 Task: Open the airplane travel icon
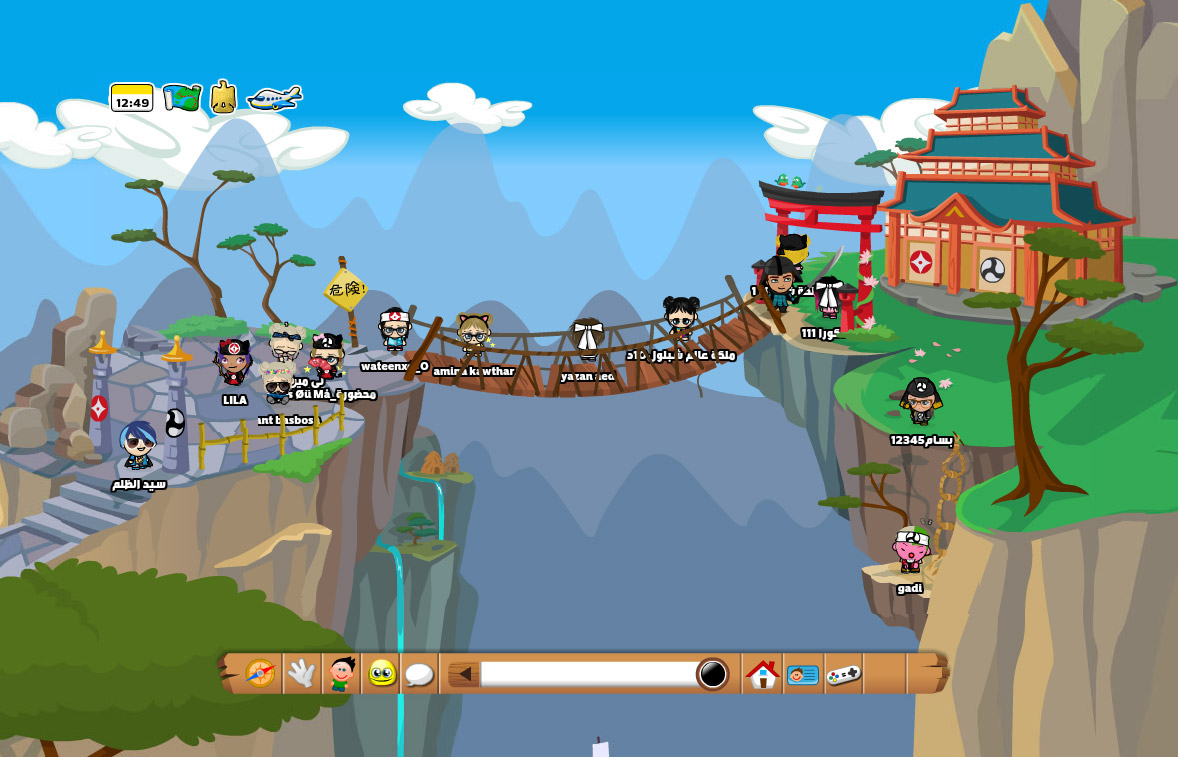[274, 98]
